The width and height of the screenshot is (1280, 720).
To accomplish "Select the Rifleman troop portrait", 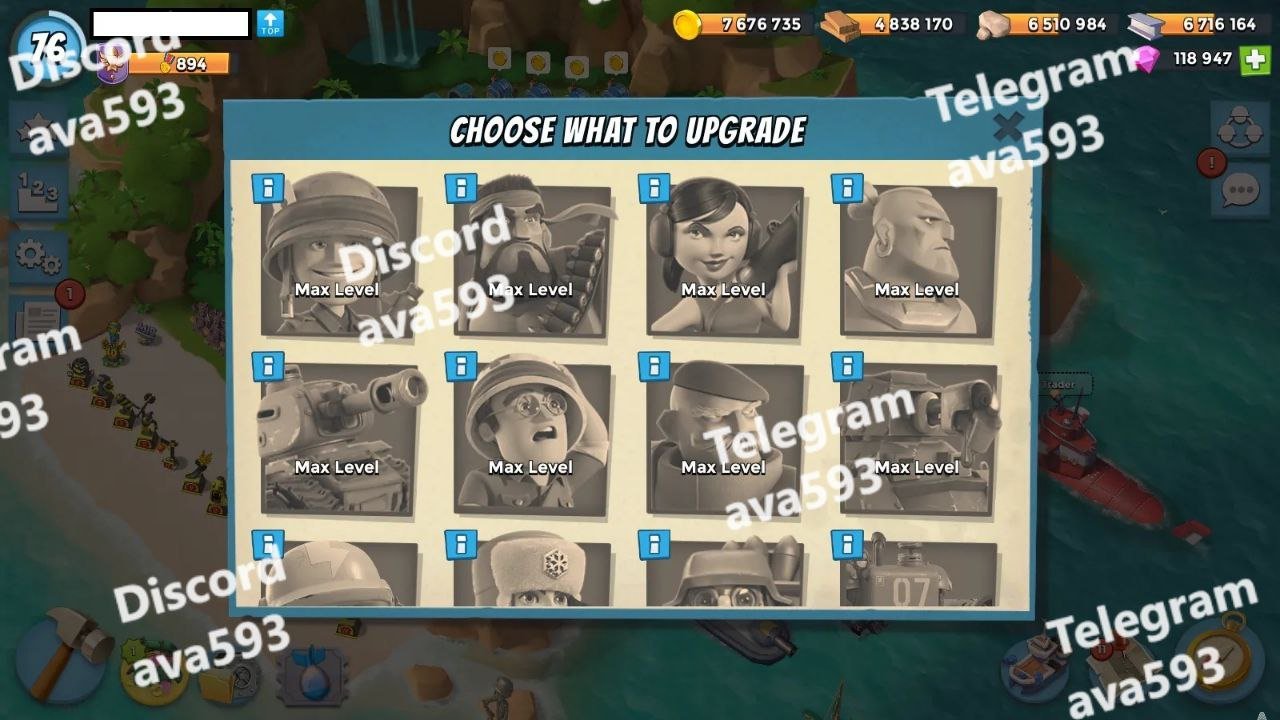I will (338, 258).
